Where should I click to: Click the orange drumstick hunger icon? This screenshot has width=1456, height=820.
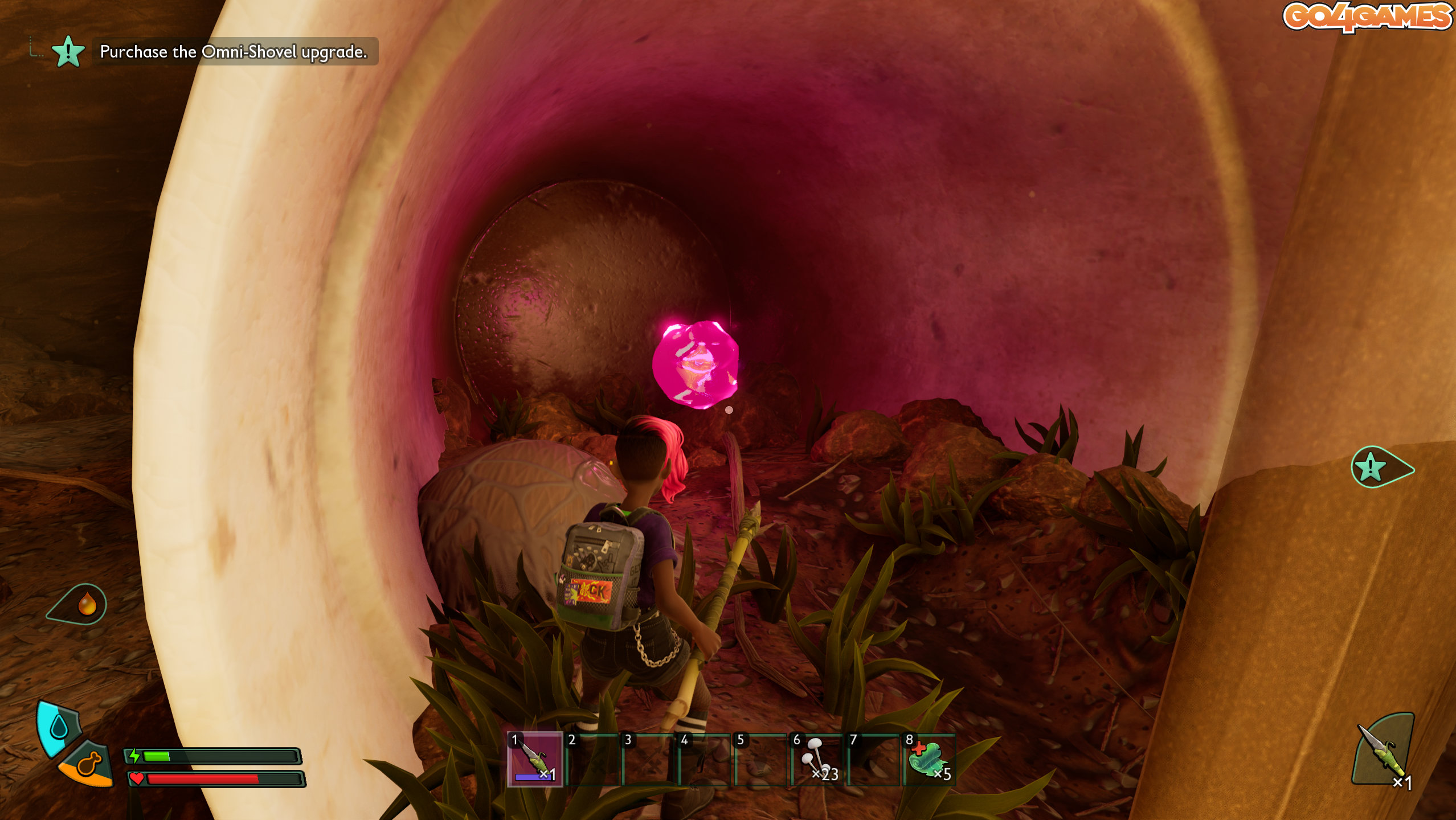coord(88,765)
